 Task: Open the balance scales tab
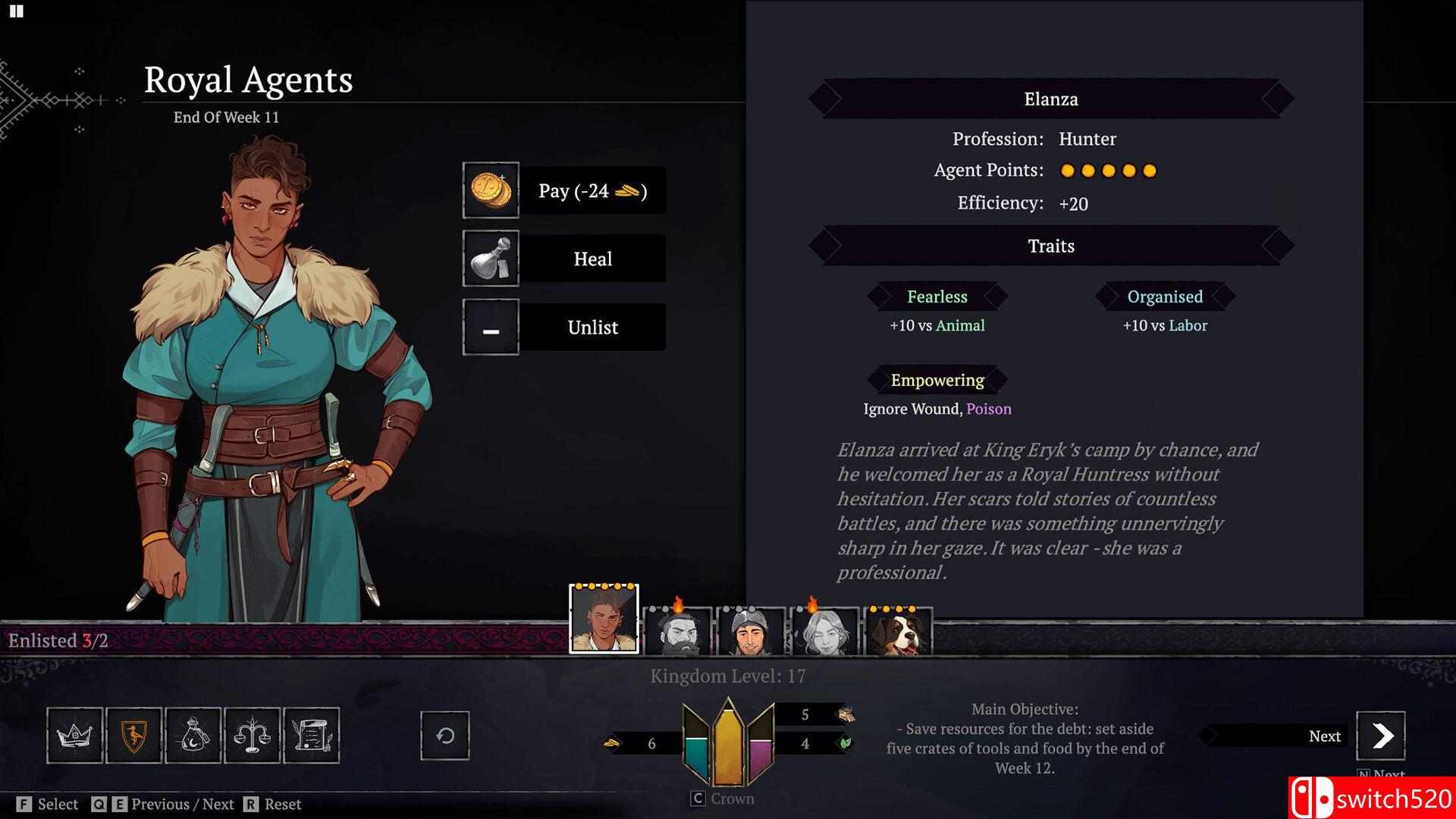coord(252,735)
